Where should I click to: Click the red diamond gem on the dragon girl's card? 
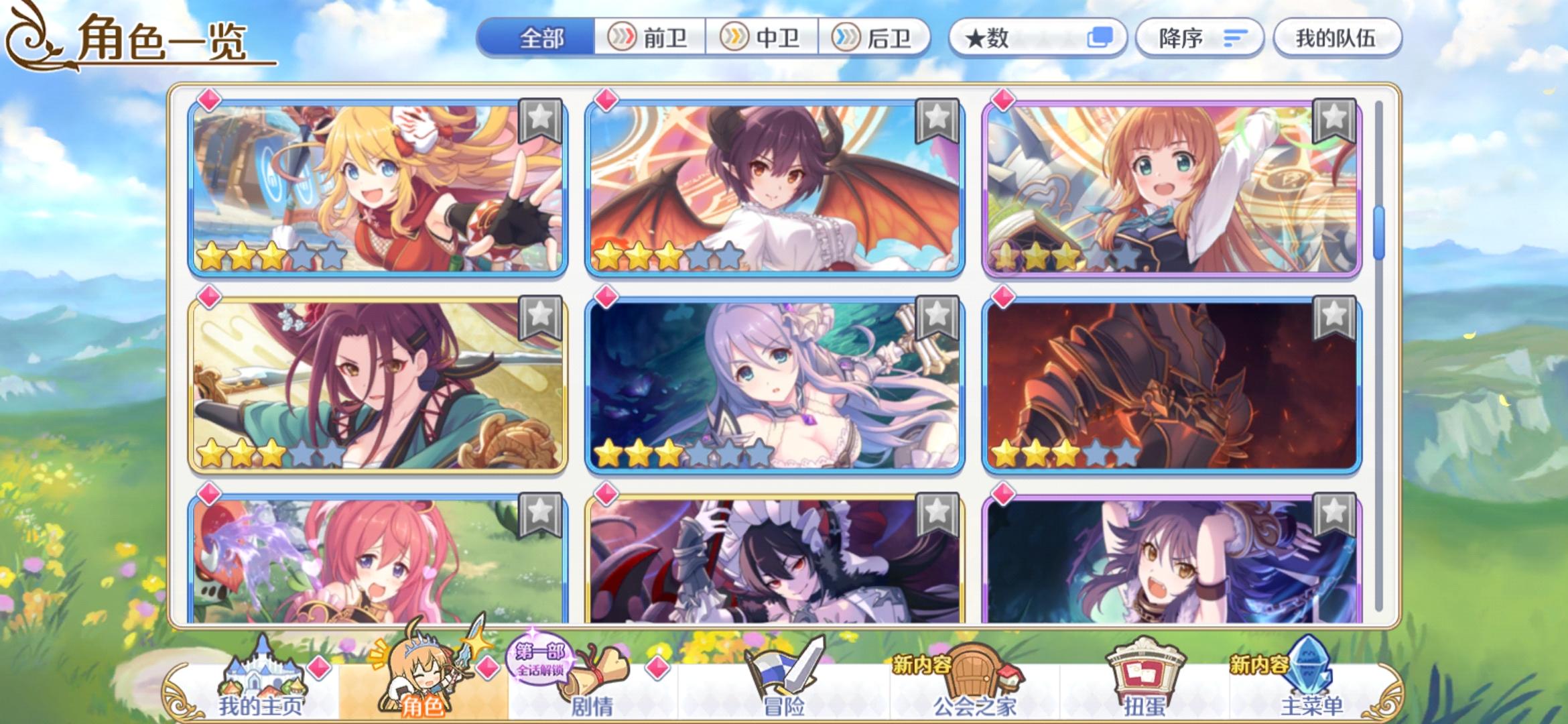point(608,101)
